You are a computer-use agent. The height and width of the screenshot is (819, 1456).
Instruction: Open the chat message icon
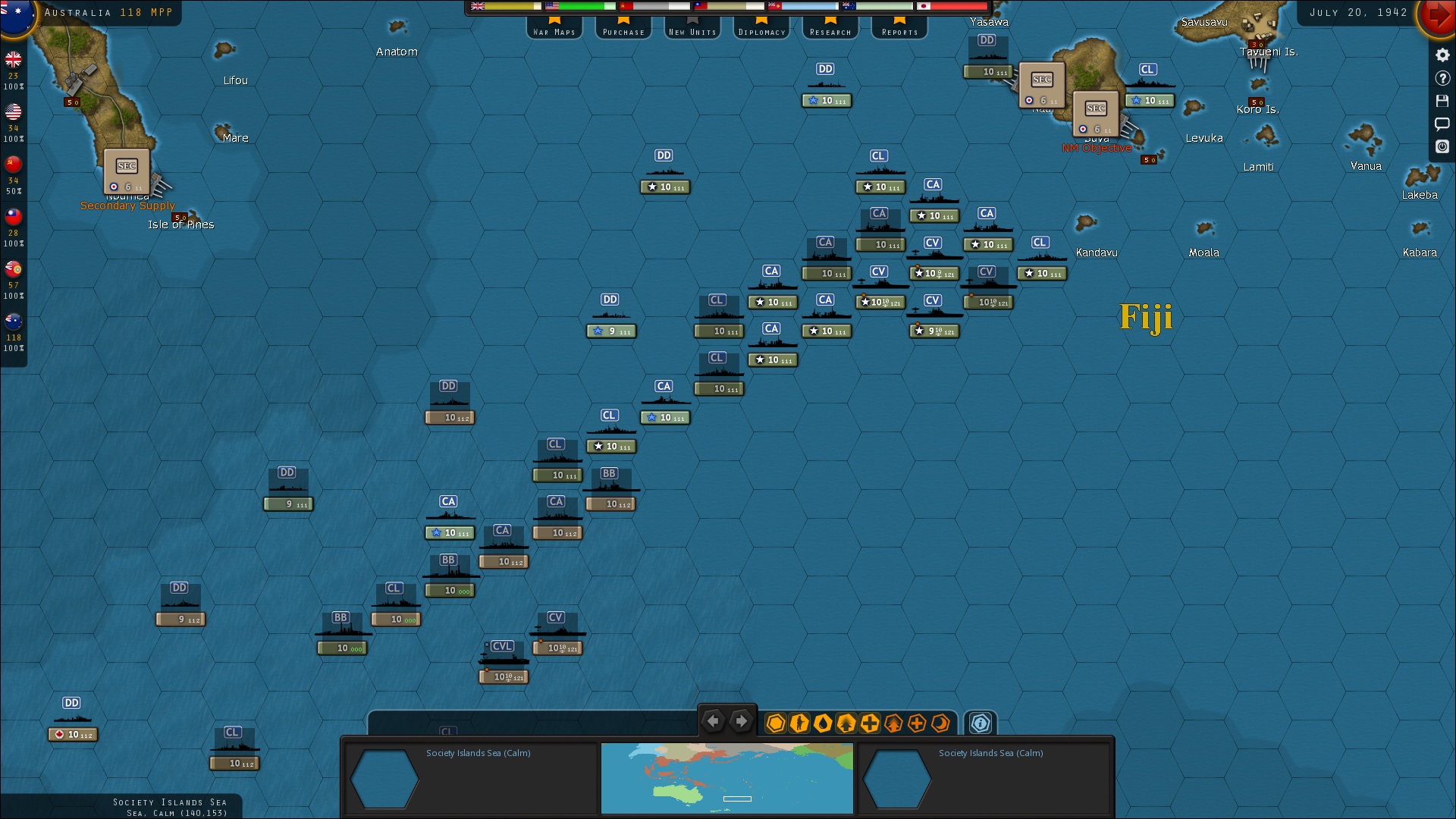pos(1442,124)
